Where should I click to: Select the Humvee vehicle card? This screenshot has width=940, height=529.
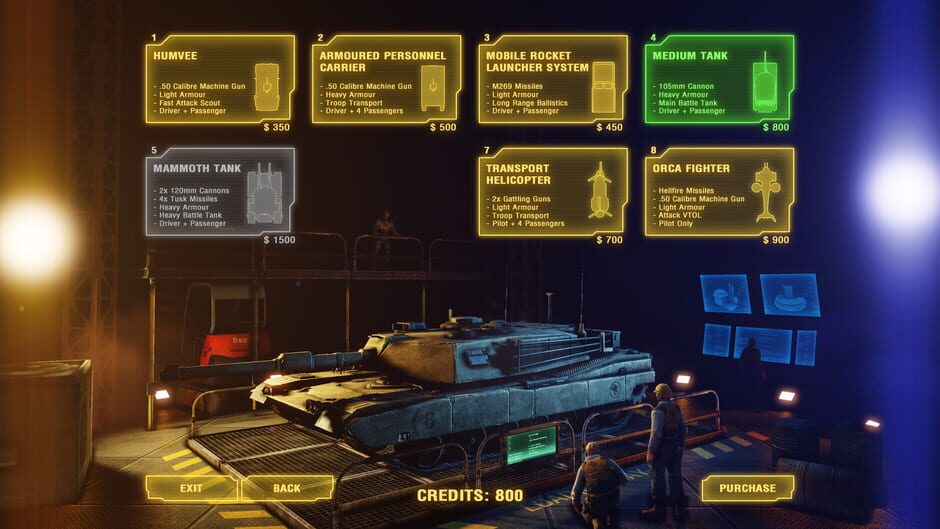pyautogui.click(x=220, y=80)
